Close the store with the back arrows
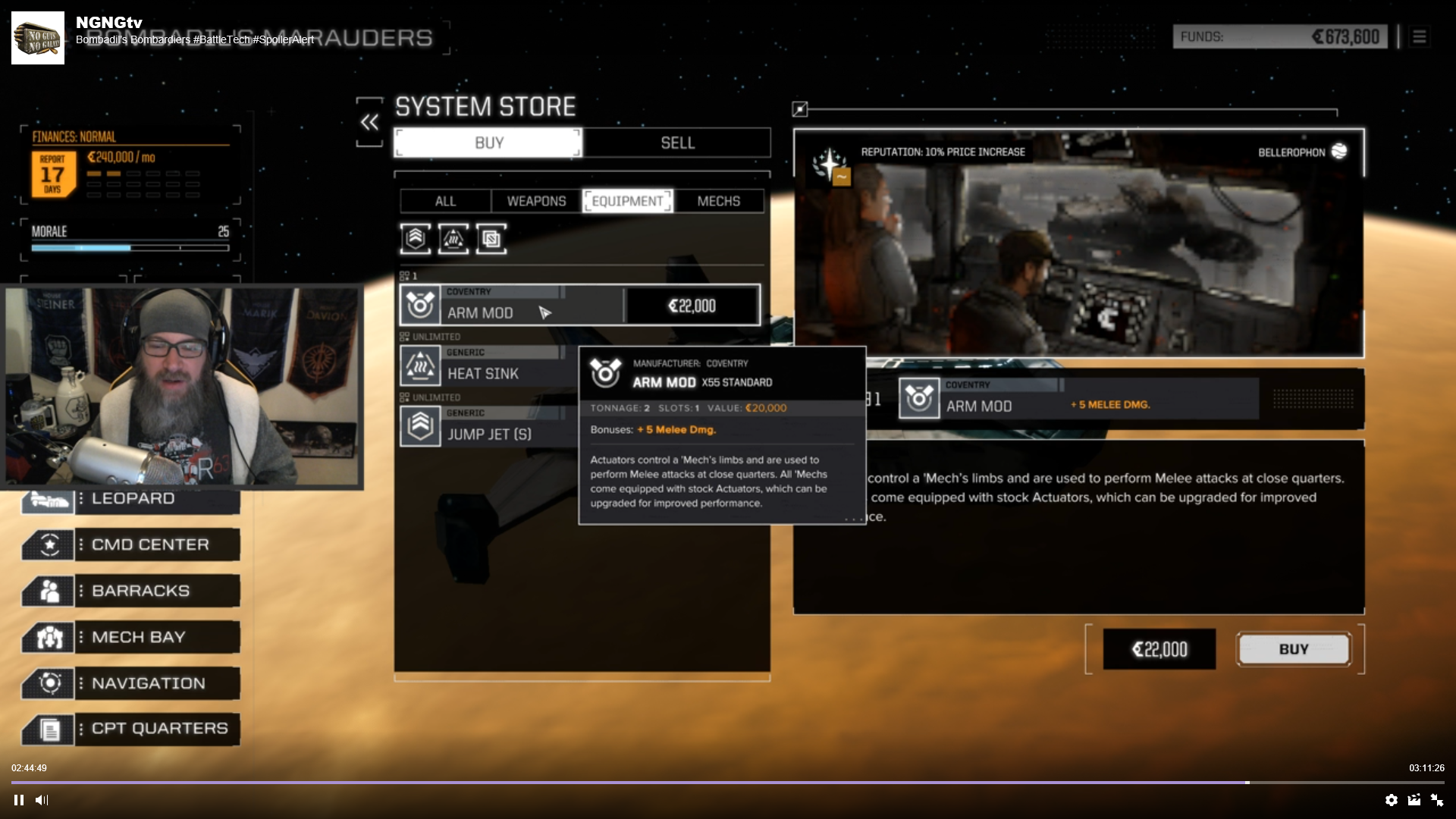1456x819 pixels. pyautogui.click(x=369, y=122)
